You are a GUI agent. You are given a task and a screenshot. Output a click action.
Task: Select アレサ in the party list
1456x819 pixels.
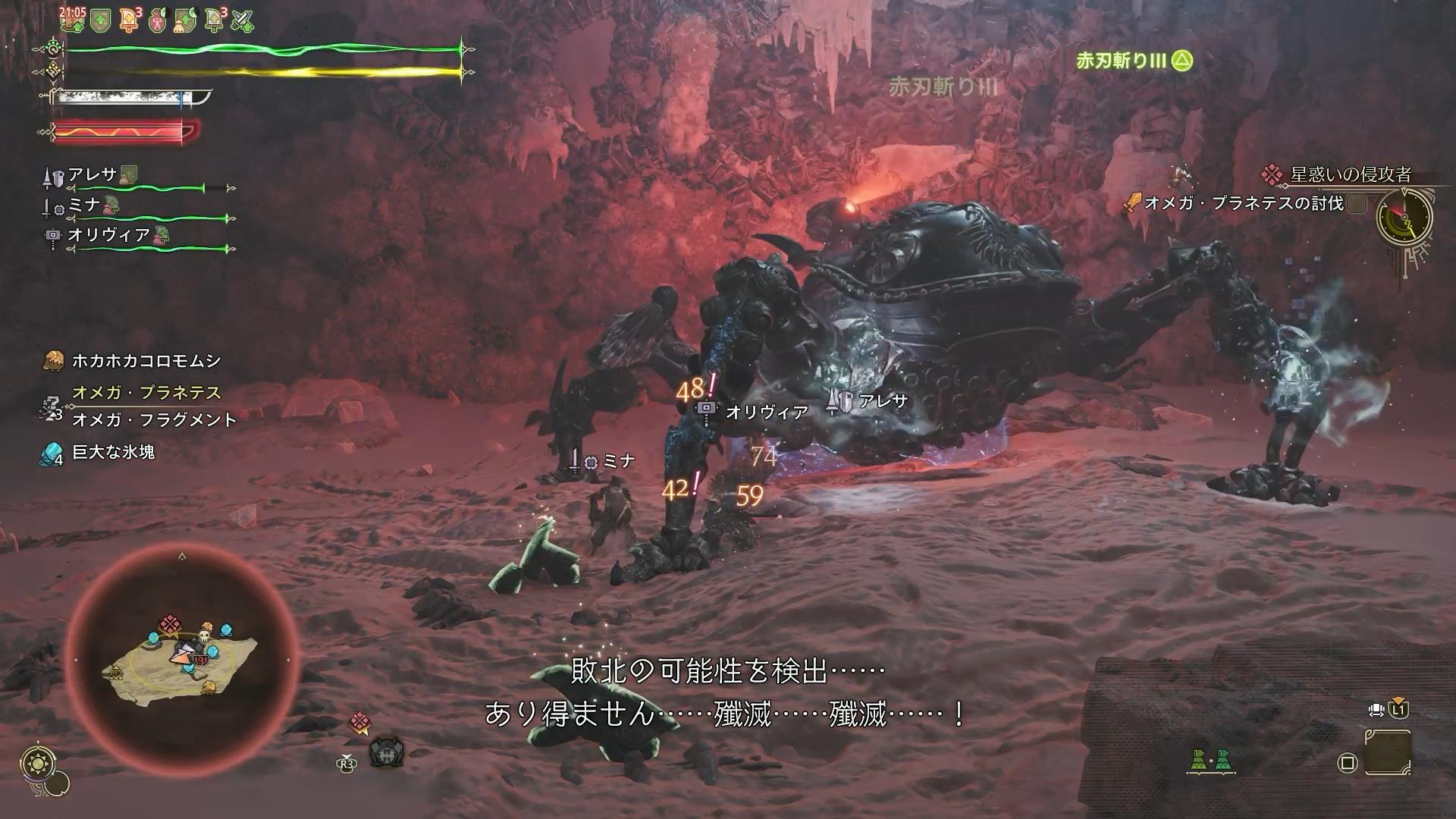tap(93, 175)
